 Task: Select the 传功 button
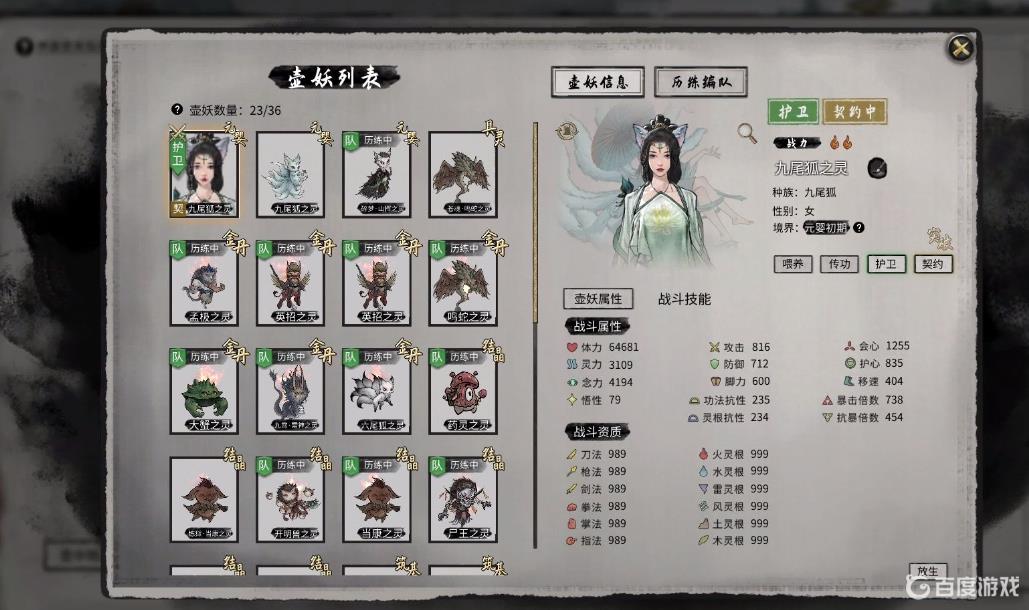839,264
